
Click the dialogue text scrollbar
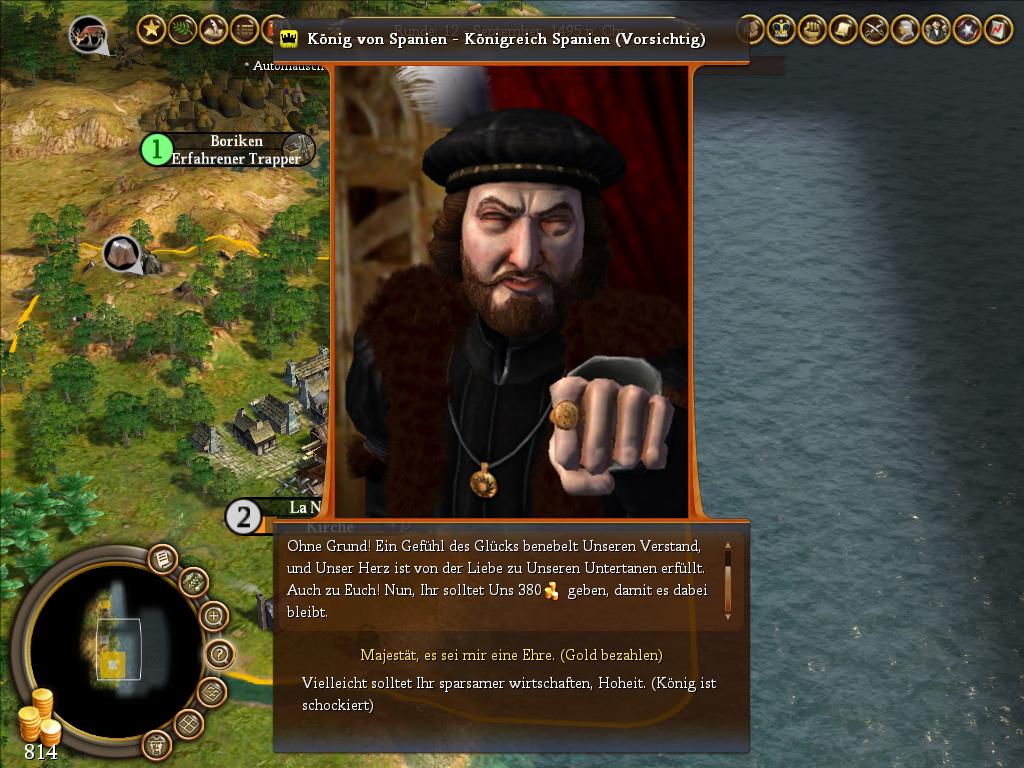coord(728,579)
